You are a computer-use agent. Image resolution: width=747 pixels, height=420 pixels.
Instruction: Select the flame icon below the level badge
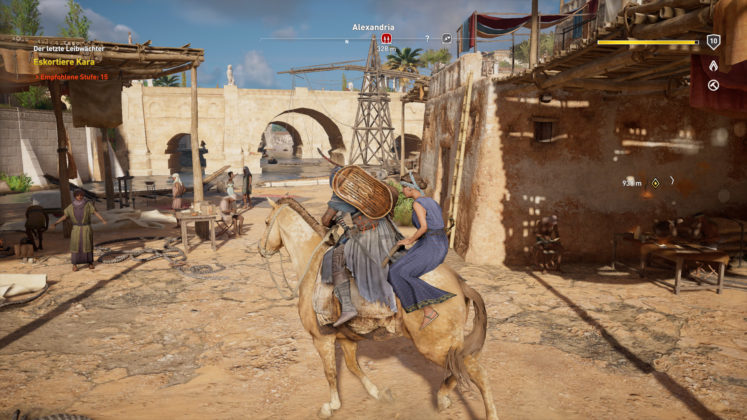[x=713, y=65]
